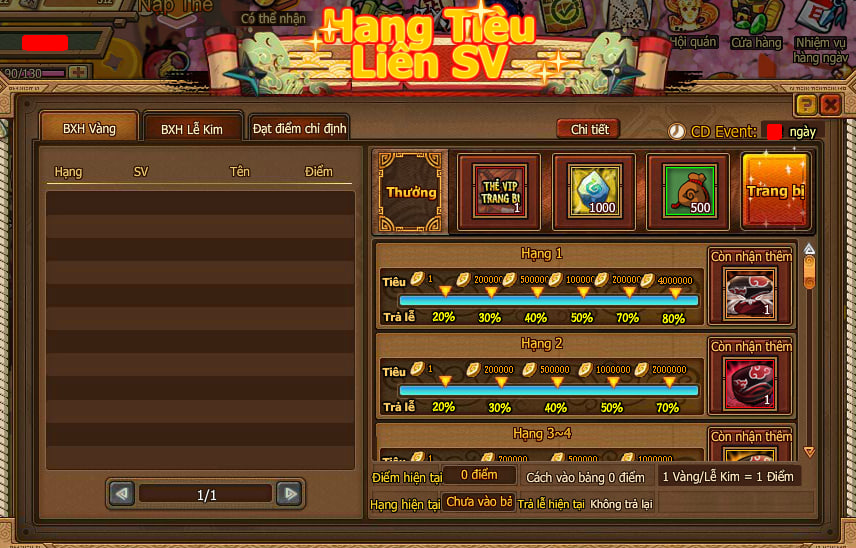Choose the blue gem 1000 reward
Viewport: 856px width, 548px height.
pyautogui.click(x=594, y=190)
